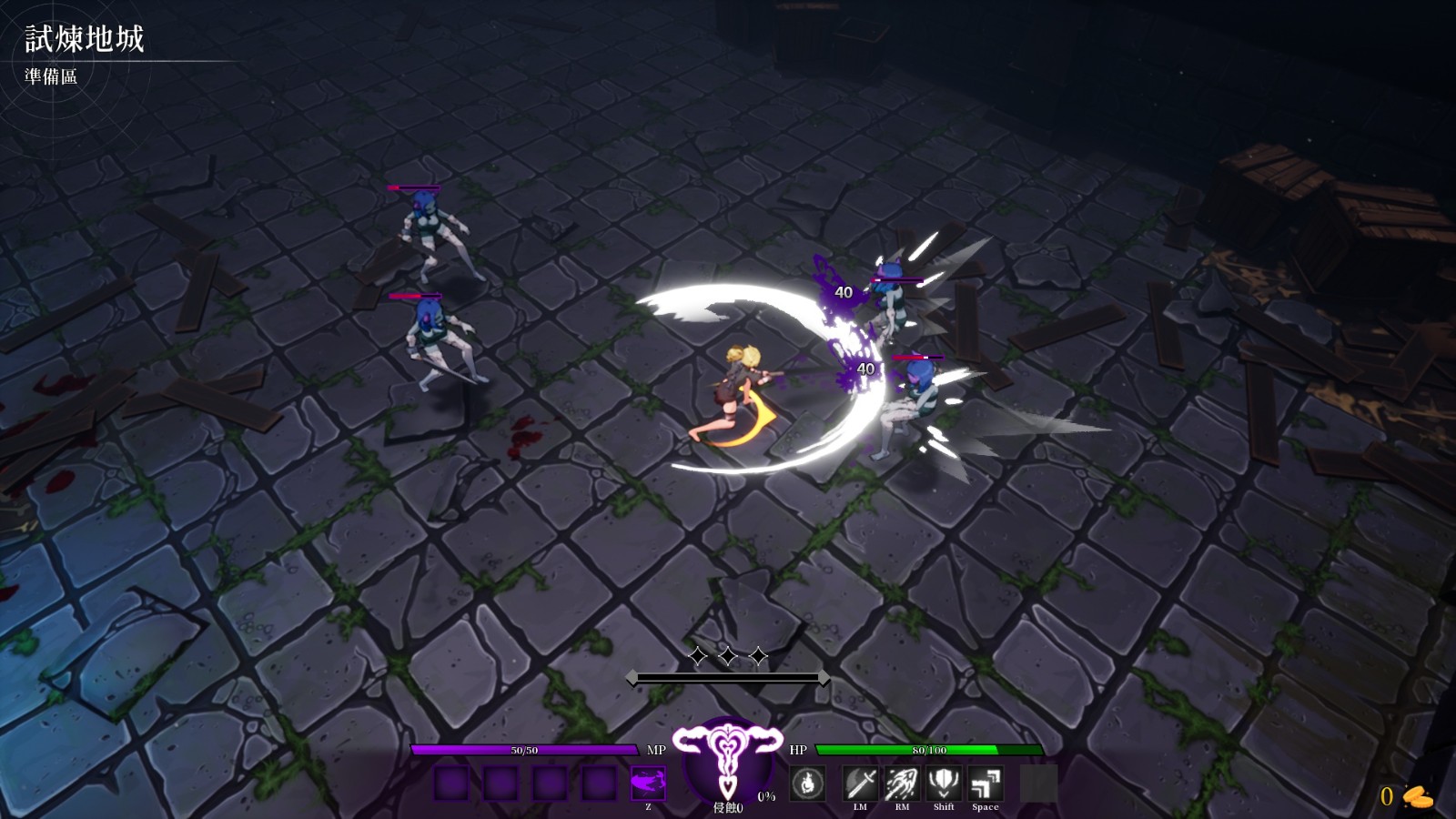
Task: Activate the Shift shield guard ability
Action: pos(944,784)
